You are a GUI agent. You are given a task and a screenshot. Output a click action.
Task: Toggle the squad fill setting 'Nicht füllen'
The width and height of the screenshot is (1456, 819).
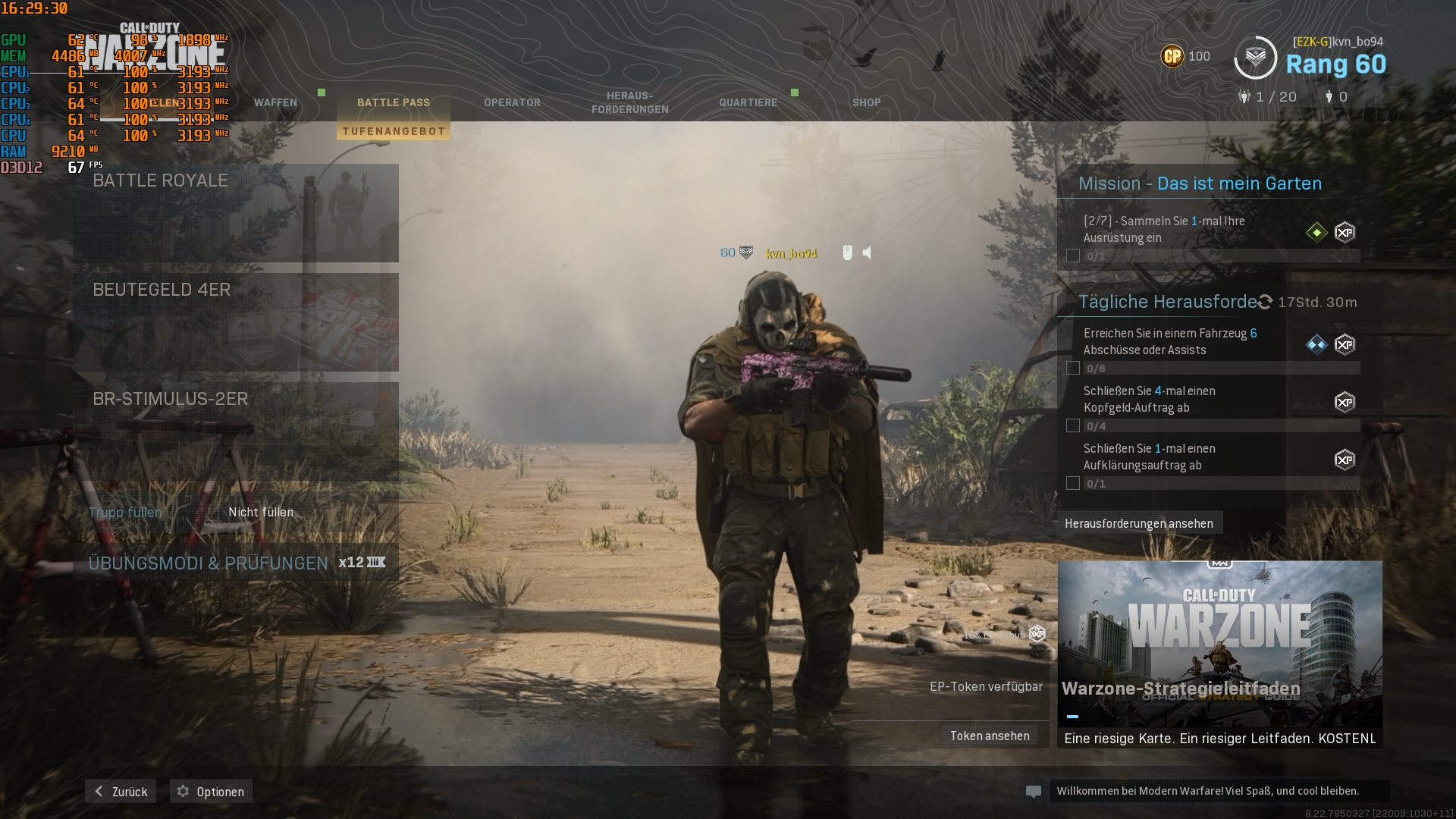click(x=261, y=513)
